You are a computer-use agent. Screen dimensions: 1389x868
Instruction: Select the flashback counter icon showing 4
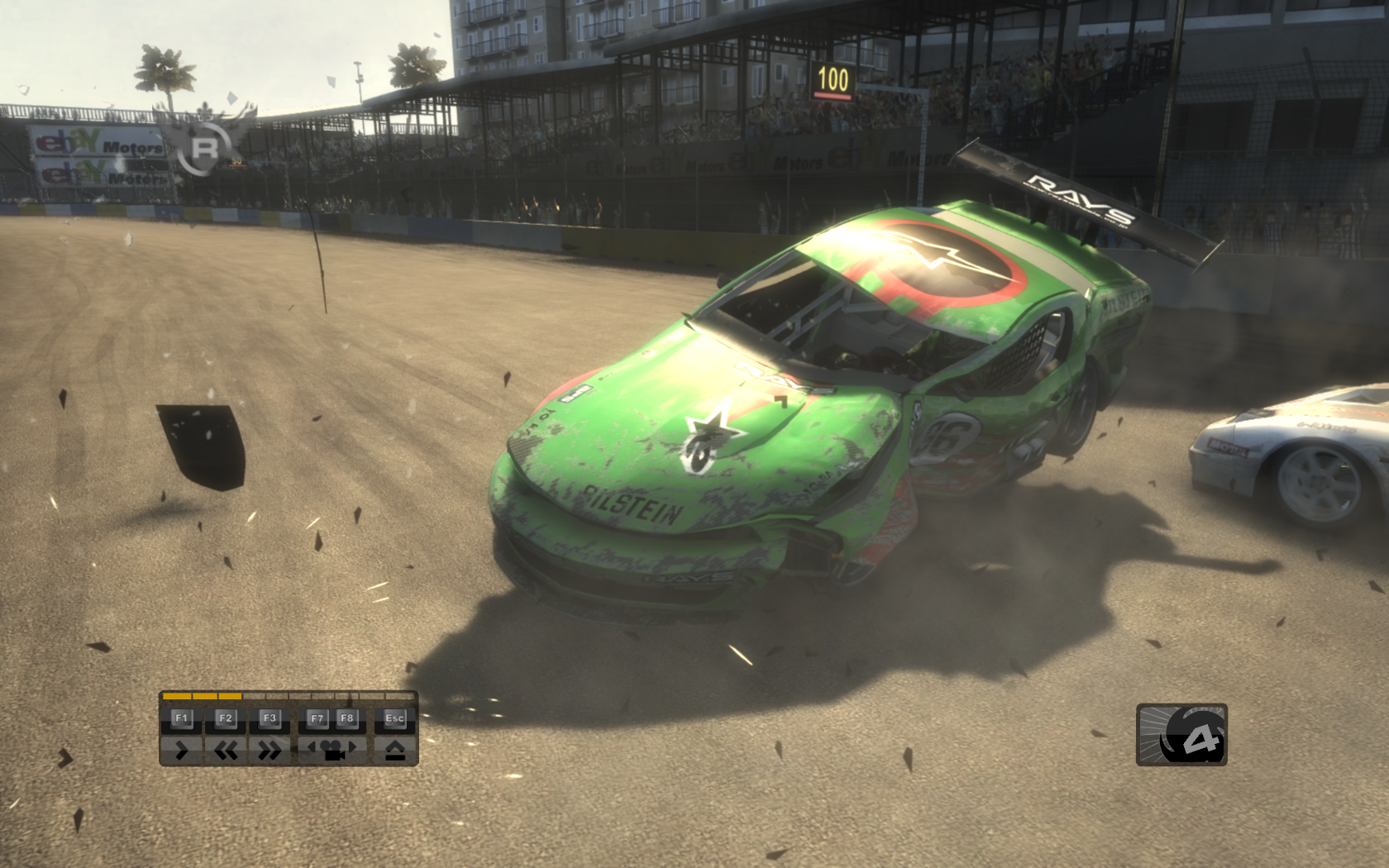(1181, 735)
